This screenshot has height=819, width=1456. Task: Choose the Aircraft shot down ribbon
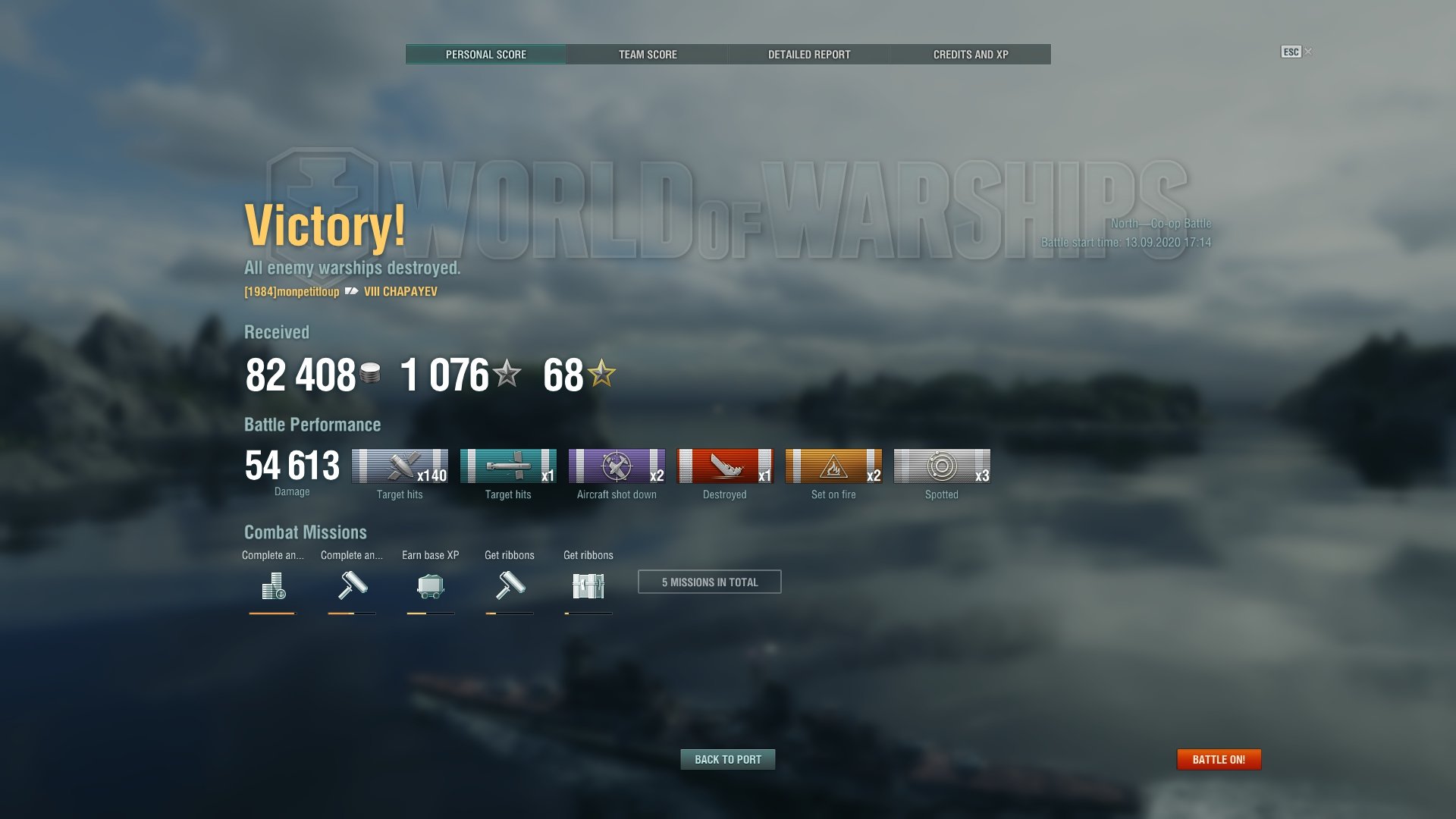pos(617,466)
